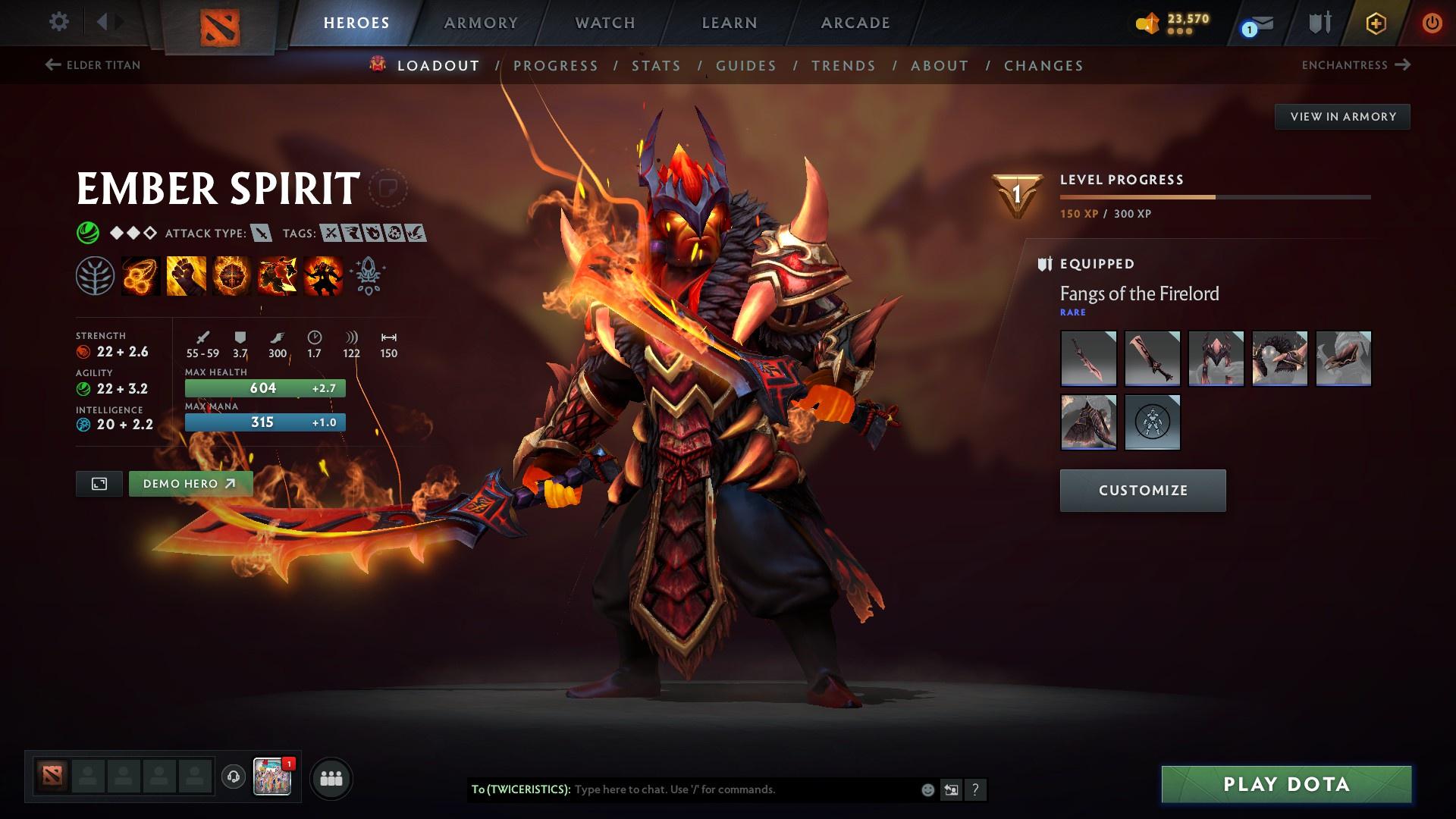Click the melee attack type sword icon
Image resolution: width=1456 pixels, height=819 pixels.
[262, 234]
